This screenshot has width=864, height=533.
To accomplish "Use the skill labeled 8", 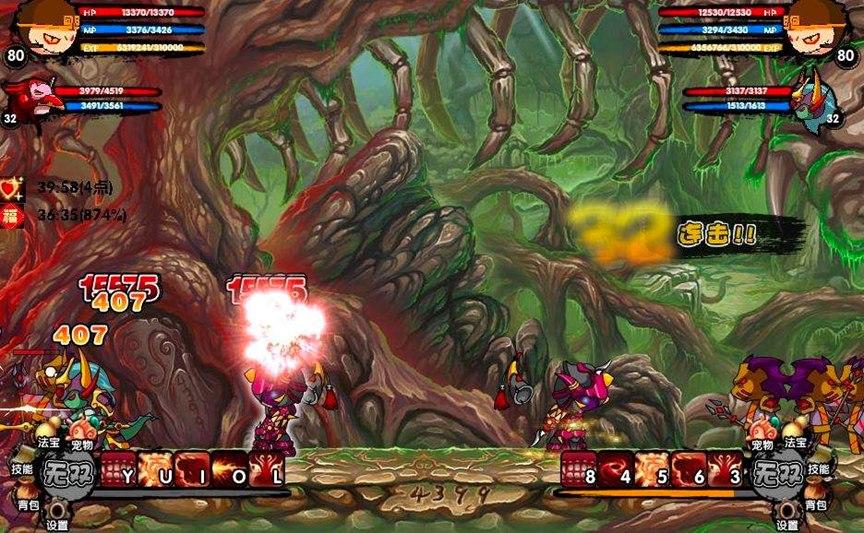I will [x=578, y=468].
